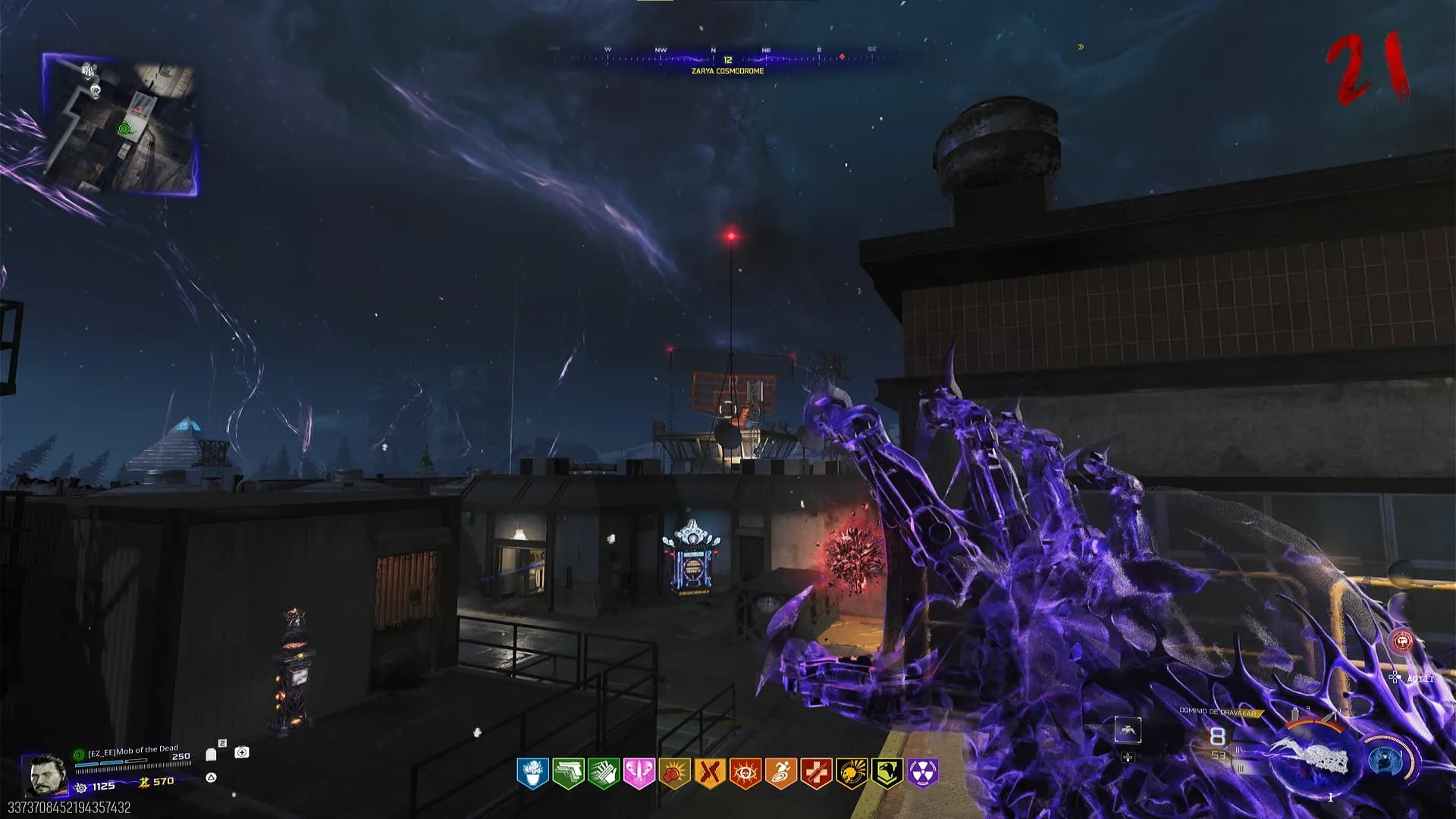Viewport: 1456px width, 819px height.
Task: Choose the Vulture Aid bird perk icon
Action: pos(887,773)
